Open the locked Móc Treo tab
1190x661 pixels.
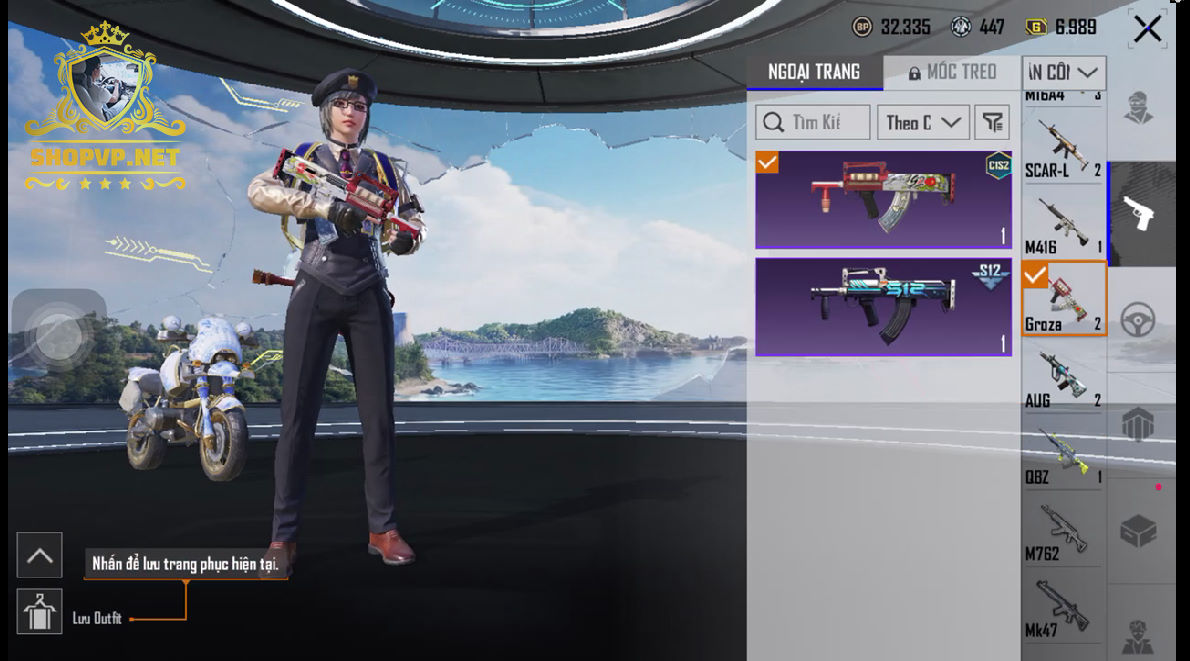coord(952,72)
